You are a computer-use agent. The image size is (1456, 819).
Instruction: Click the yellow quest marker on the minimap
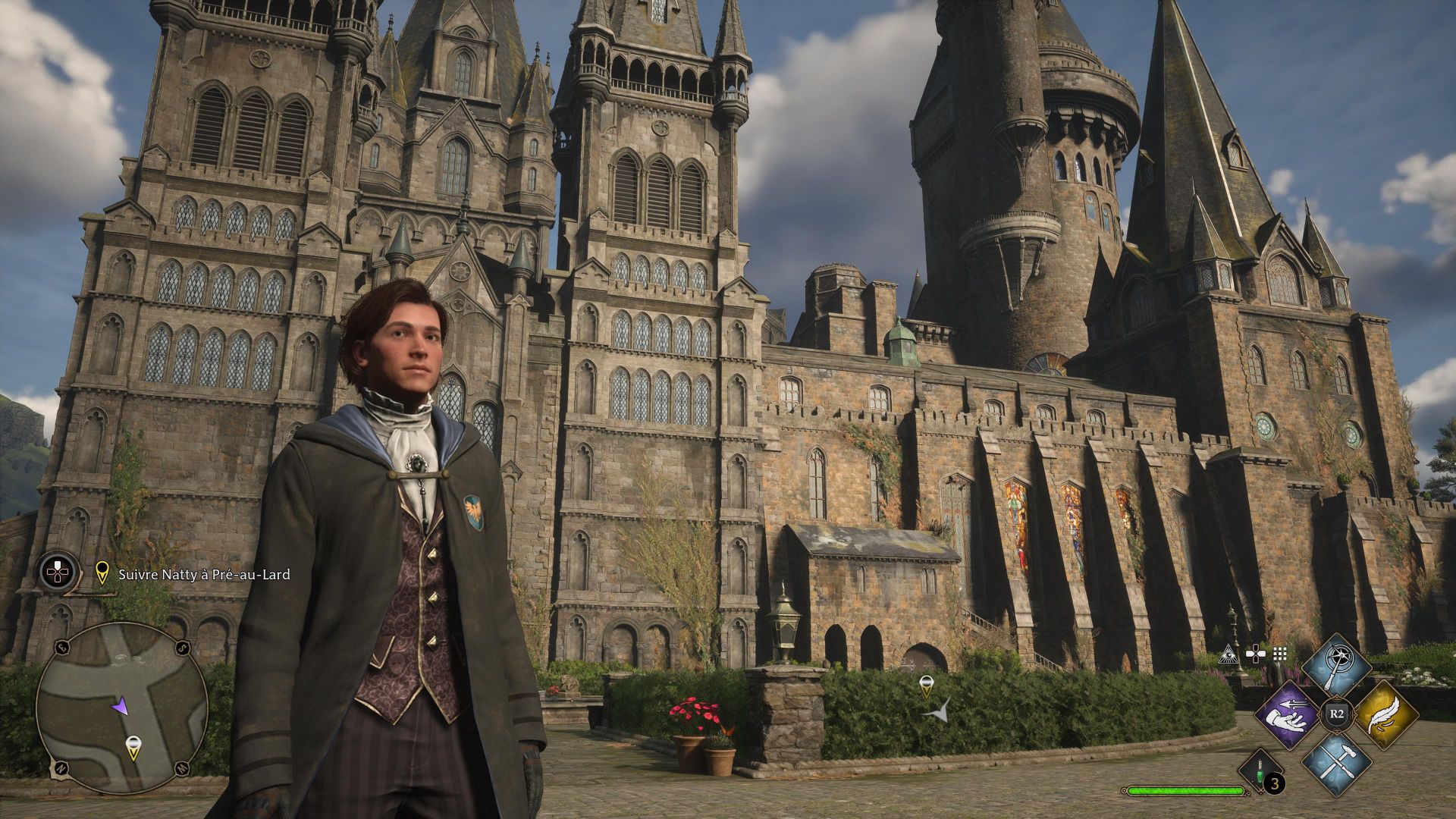pyautogui.click(x=133, y=748)
